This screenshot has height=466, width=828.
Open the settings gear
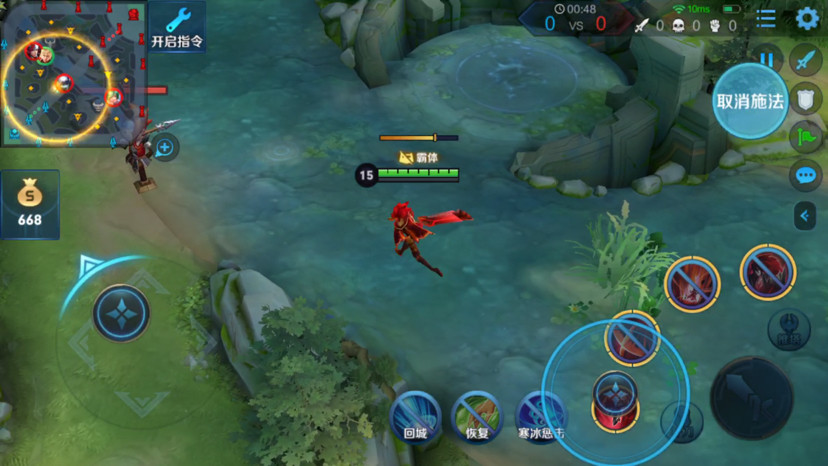click(807, 18)
